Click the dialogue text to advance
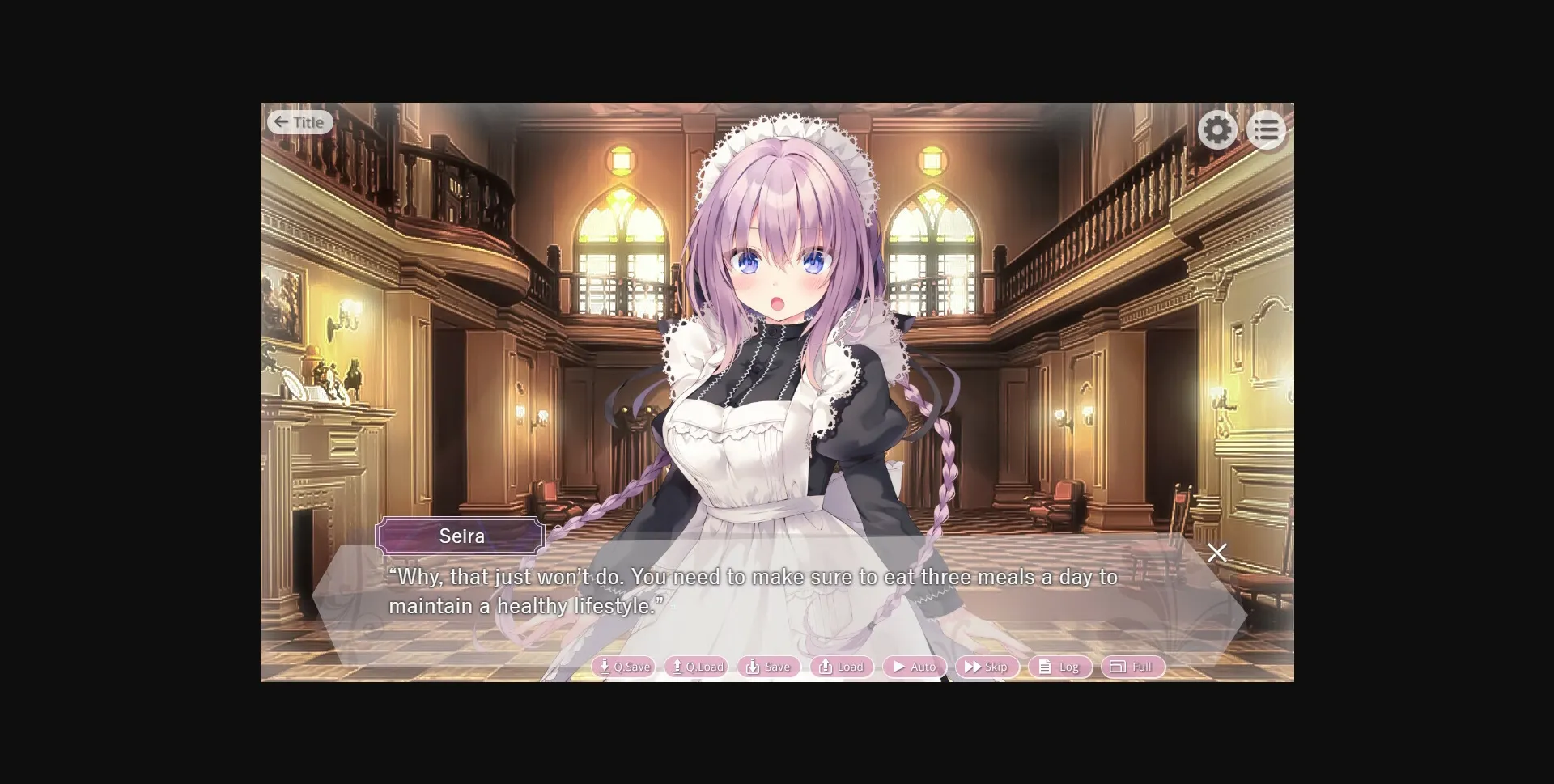Image resolution: width=1554 pixels, height=784 pixels. [753, 591]
